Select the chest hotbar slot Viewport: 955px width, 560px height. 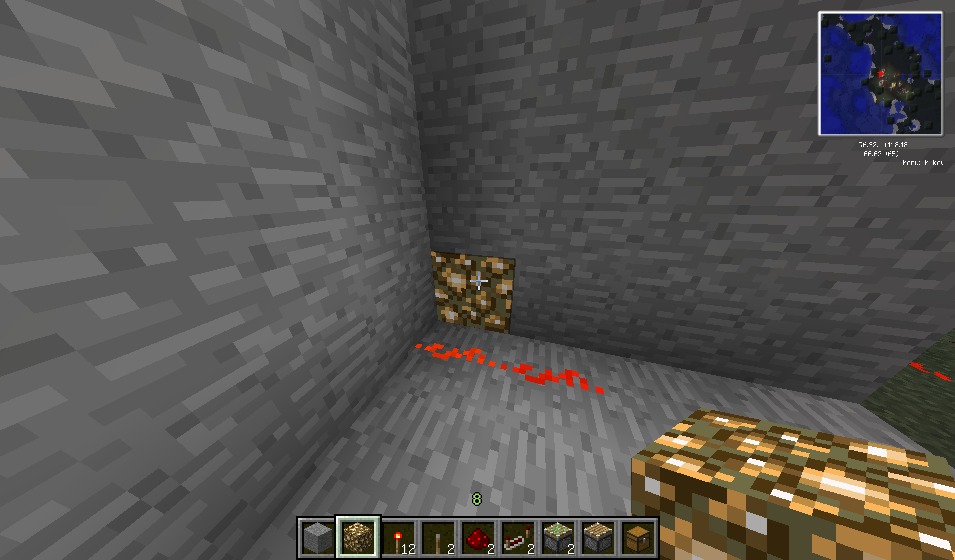click(638, 538)
